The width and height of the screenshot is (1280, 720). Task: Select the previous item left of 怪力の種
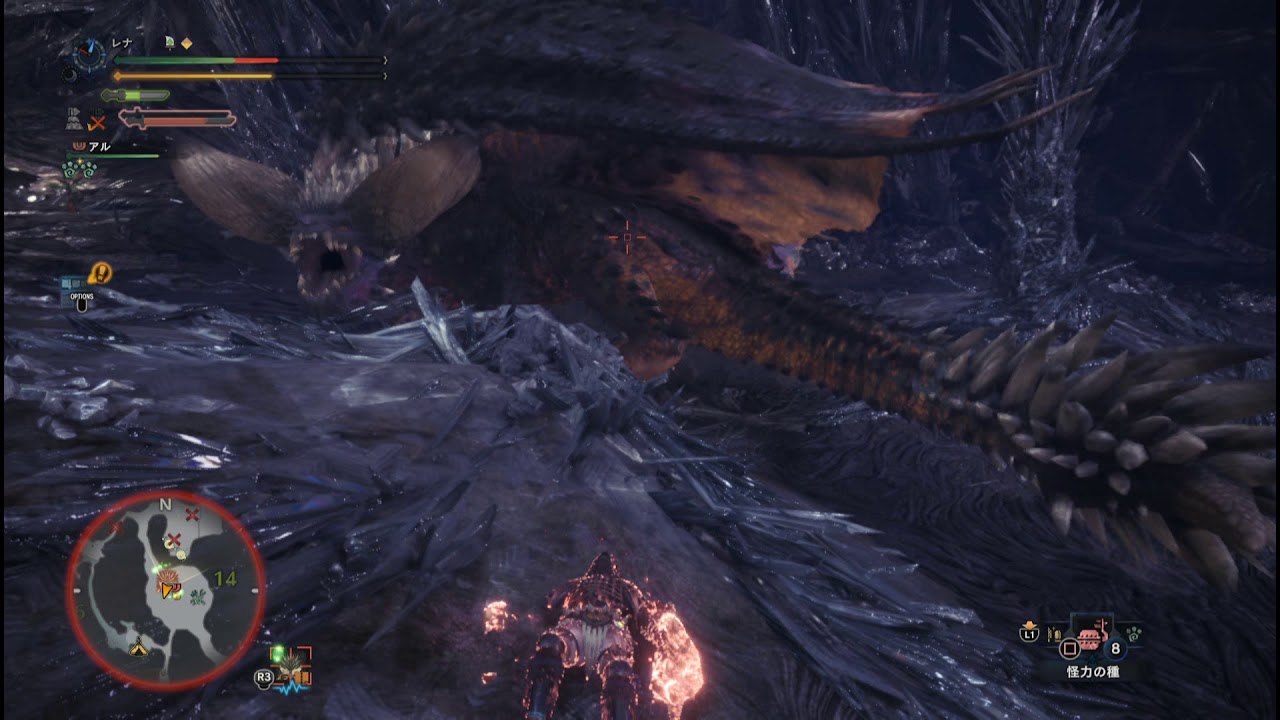(x=1054, y=634)
